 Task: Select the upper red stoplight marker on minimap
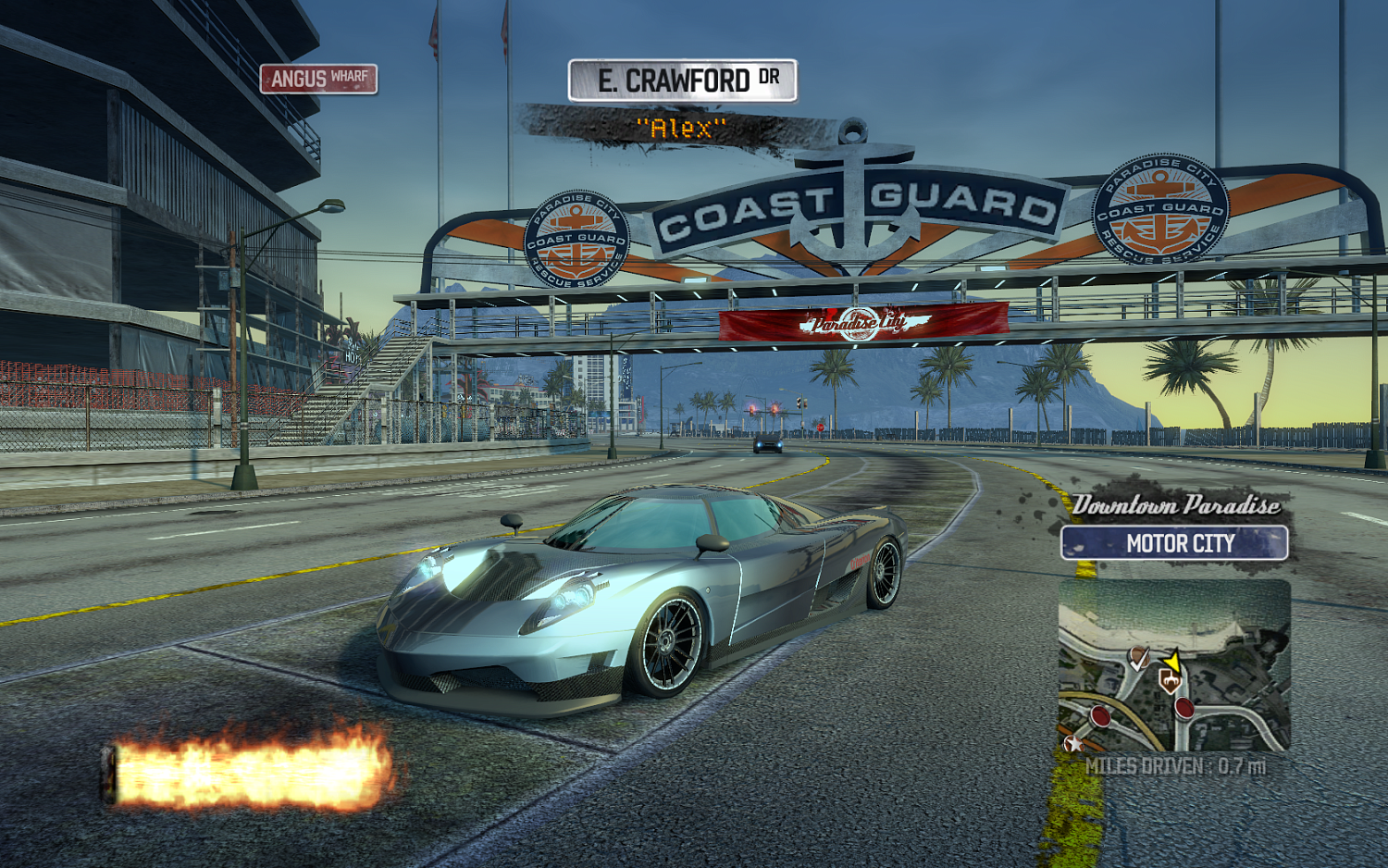[1184, 708]
